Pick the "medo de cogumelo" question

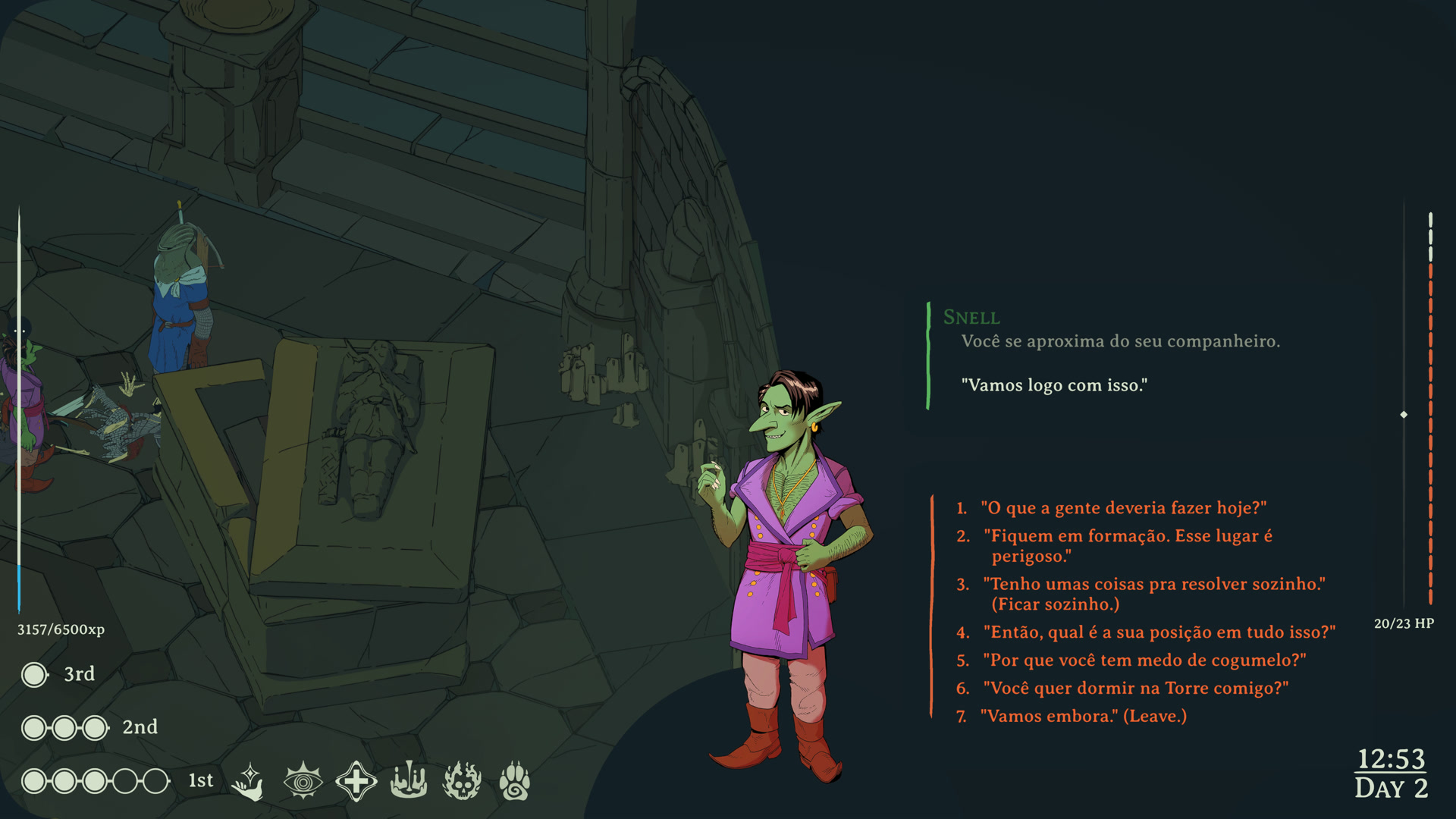pos(1144,661)
